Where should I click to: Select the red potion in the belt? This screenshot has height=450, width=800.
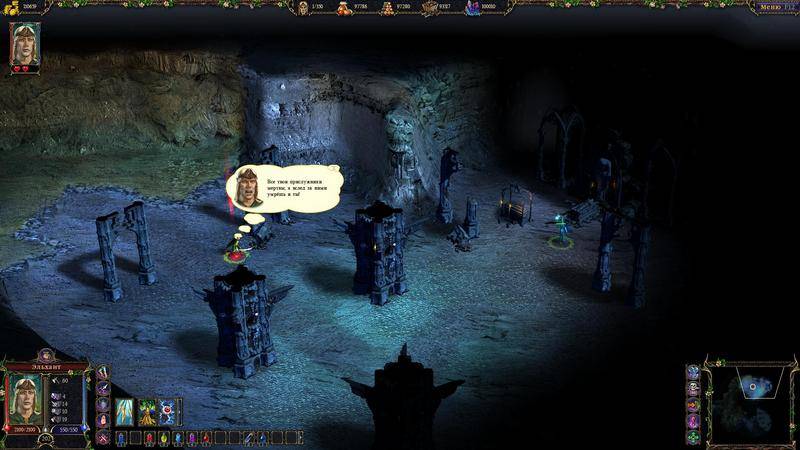(149, 438)
